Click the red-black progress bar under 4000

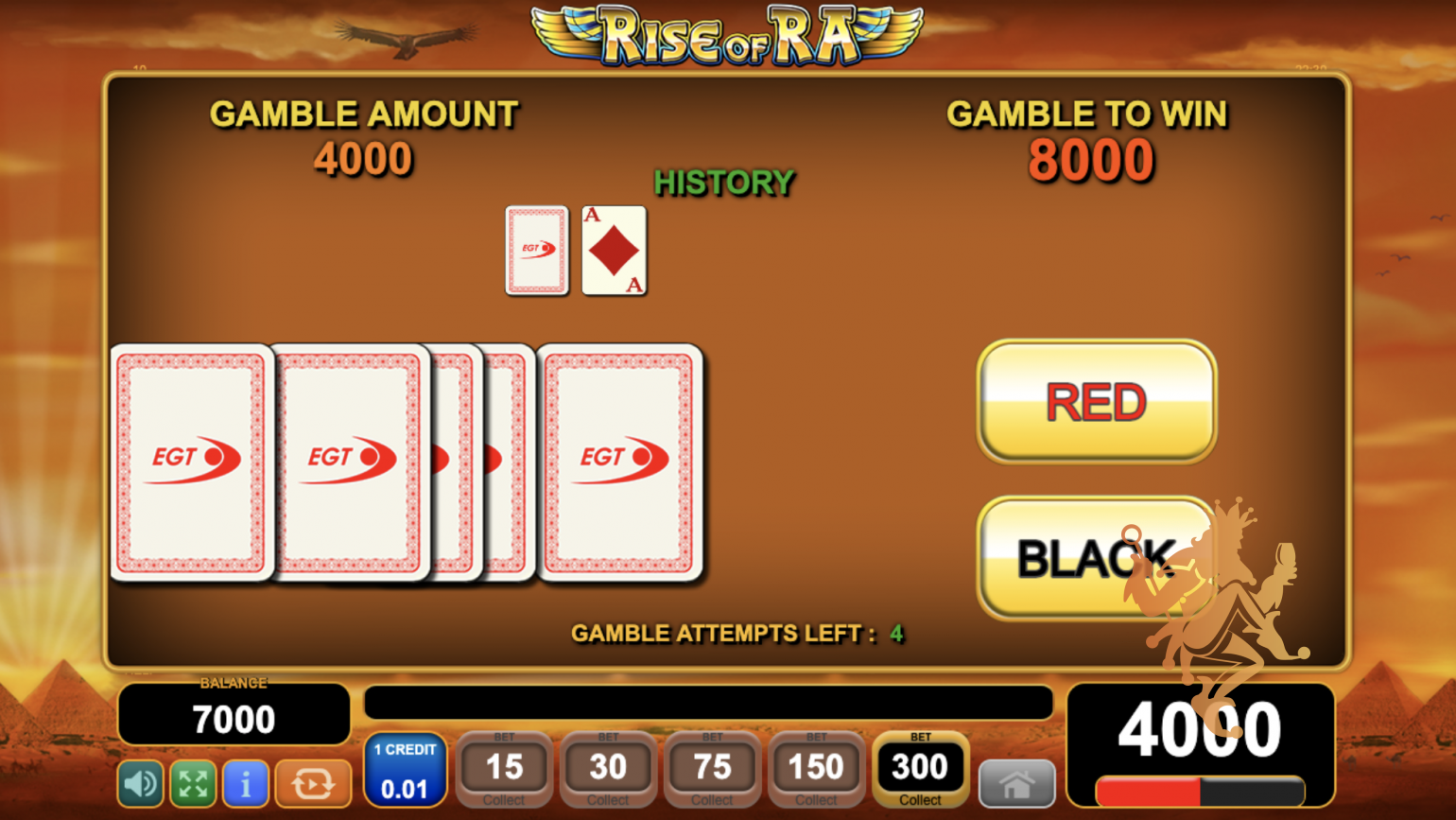pyautogui.click(x=1199, y=793)
